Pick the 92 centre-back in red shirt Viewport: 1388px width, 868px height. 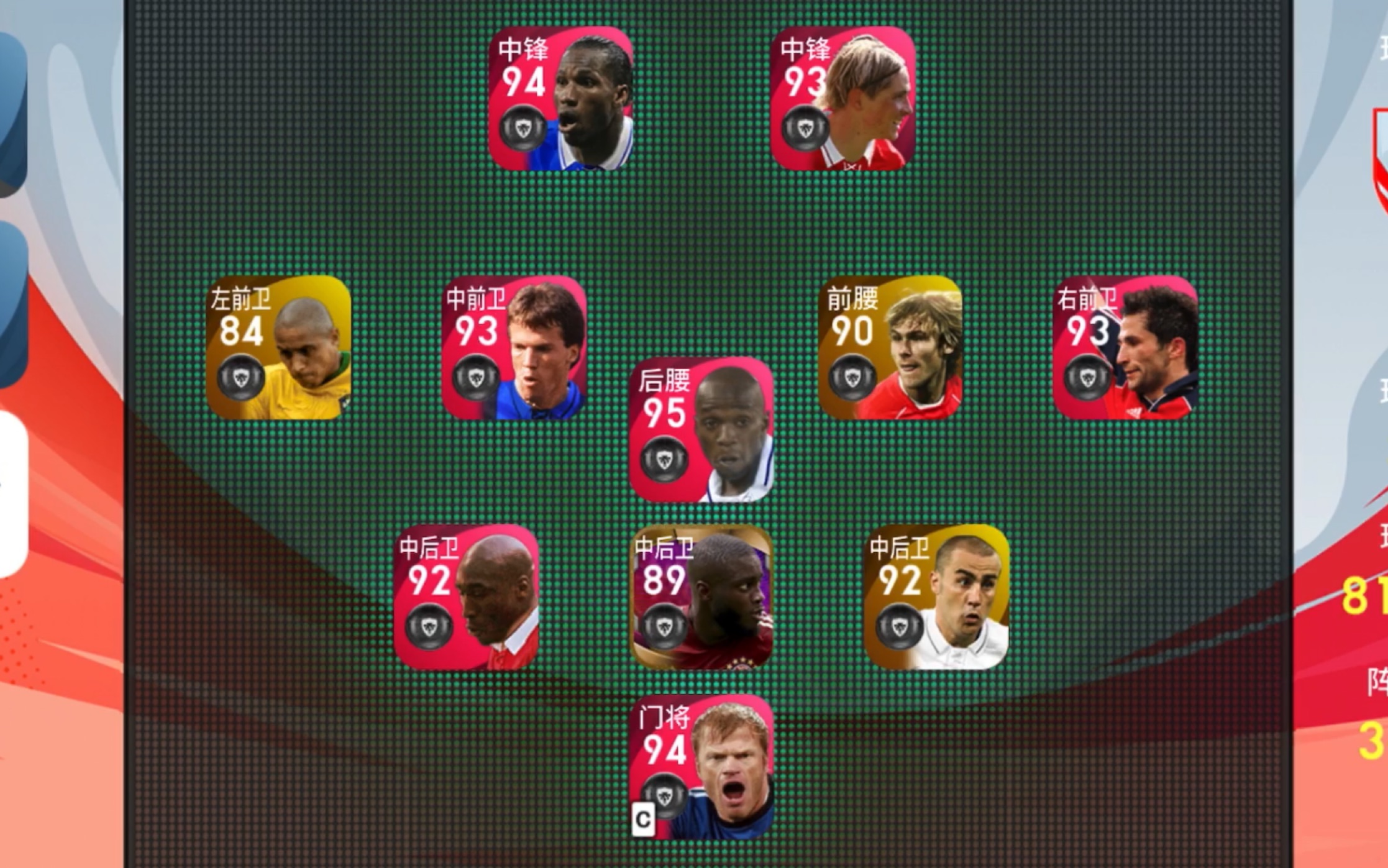pos(466,597)
